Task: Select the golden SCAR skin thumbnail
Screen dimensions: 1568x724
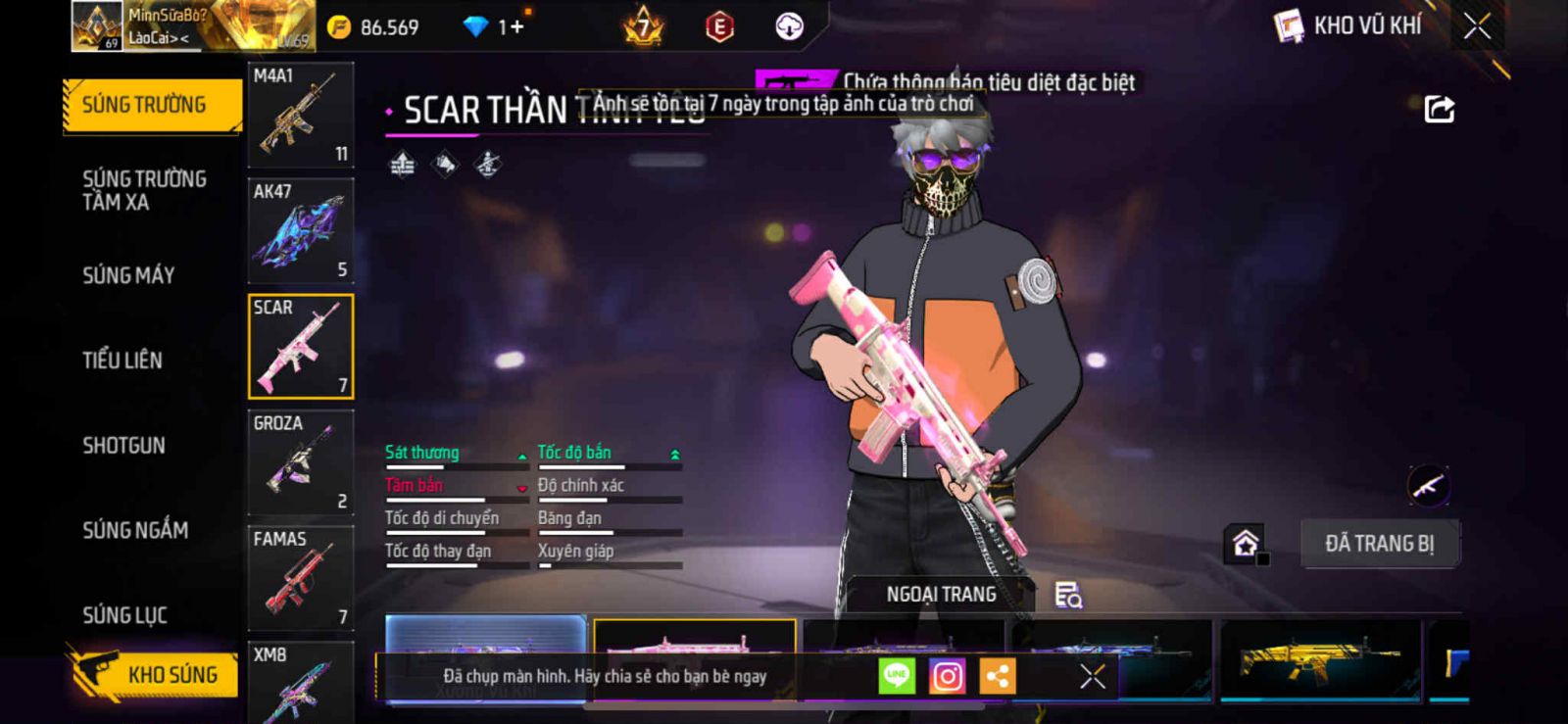Action: [x=1319, y=661]
